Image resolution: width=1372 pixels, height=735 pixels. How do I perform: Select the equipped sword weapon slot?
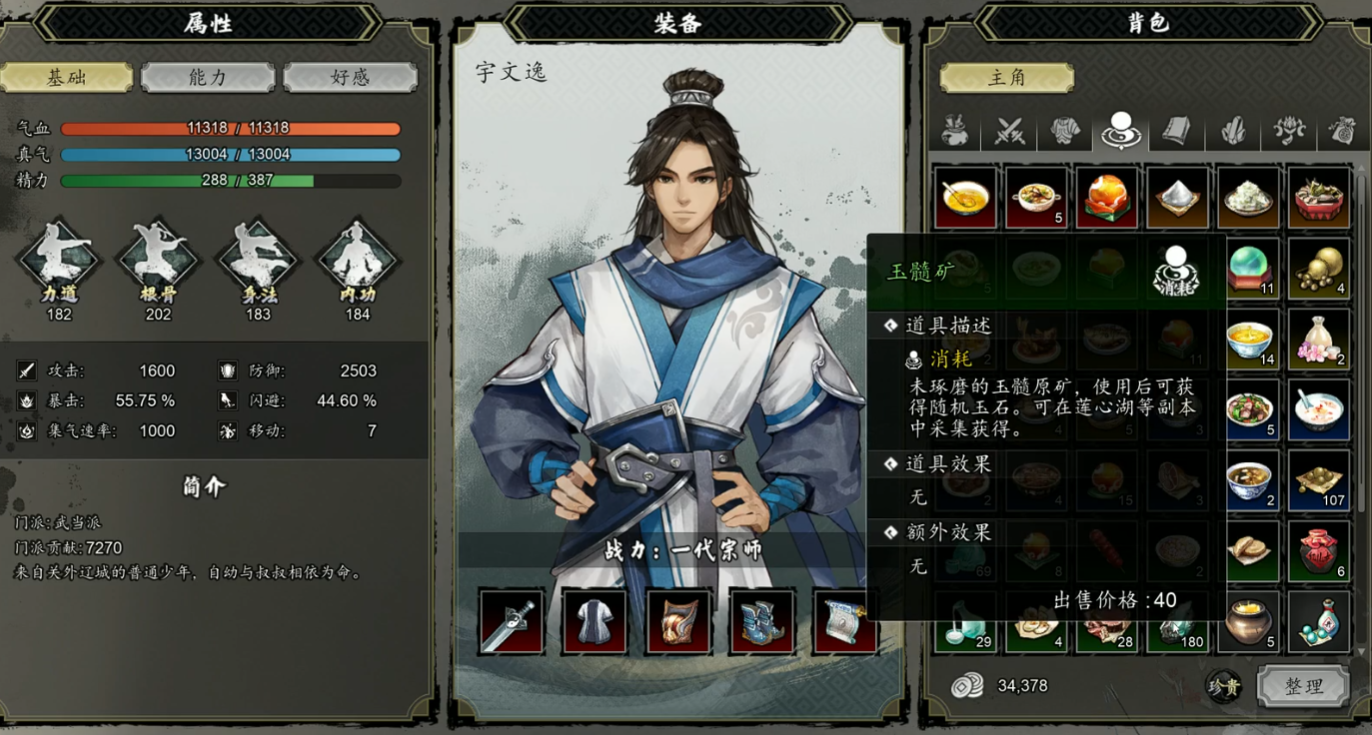click(511, 622)
